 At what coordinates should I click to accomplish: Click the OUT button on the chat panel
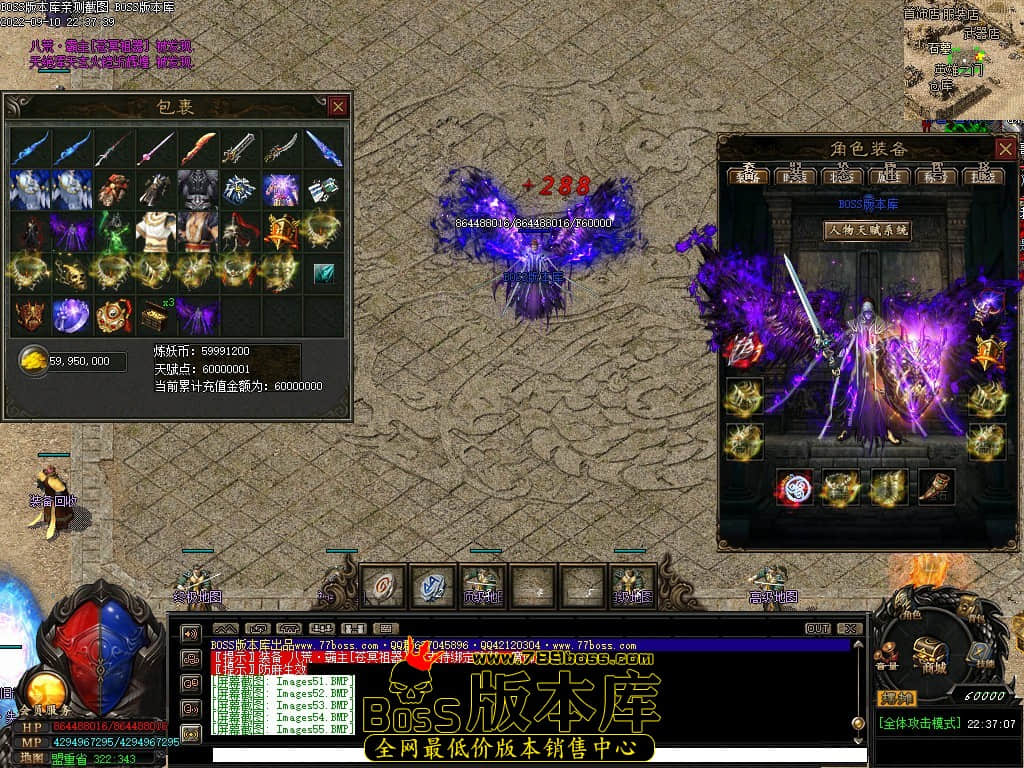pos(817,628)
